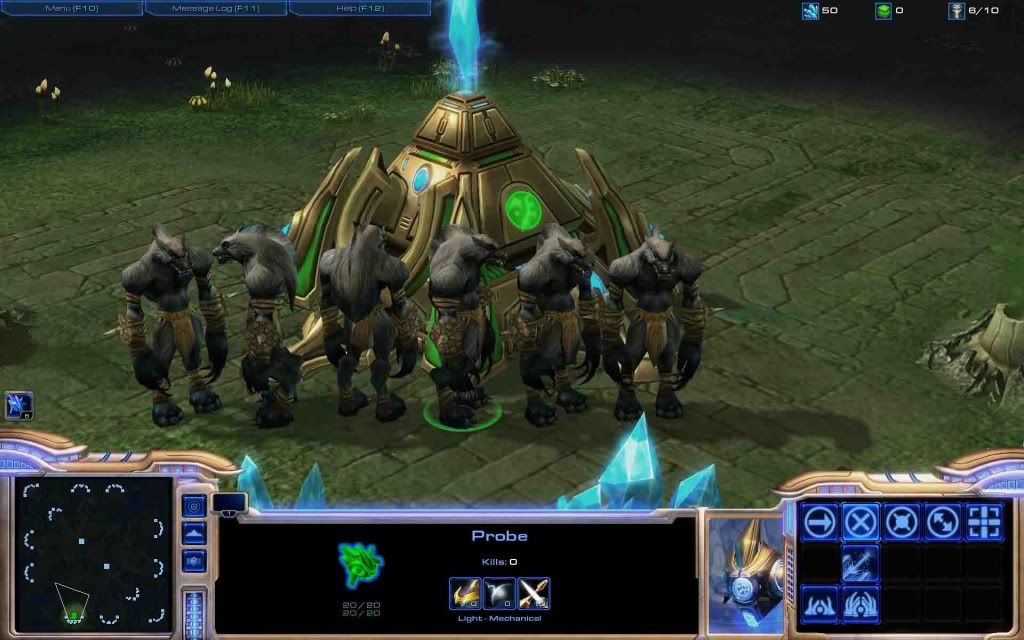The image size is (1024, 640).
Task: Choose the Hold Position command
Action: click(x=902, y=521)
